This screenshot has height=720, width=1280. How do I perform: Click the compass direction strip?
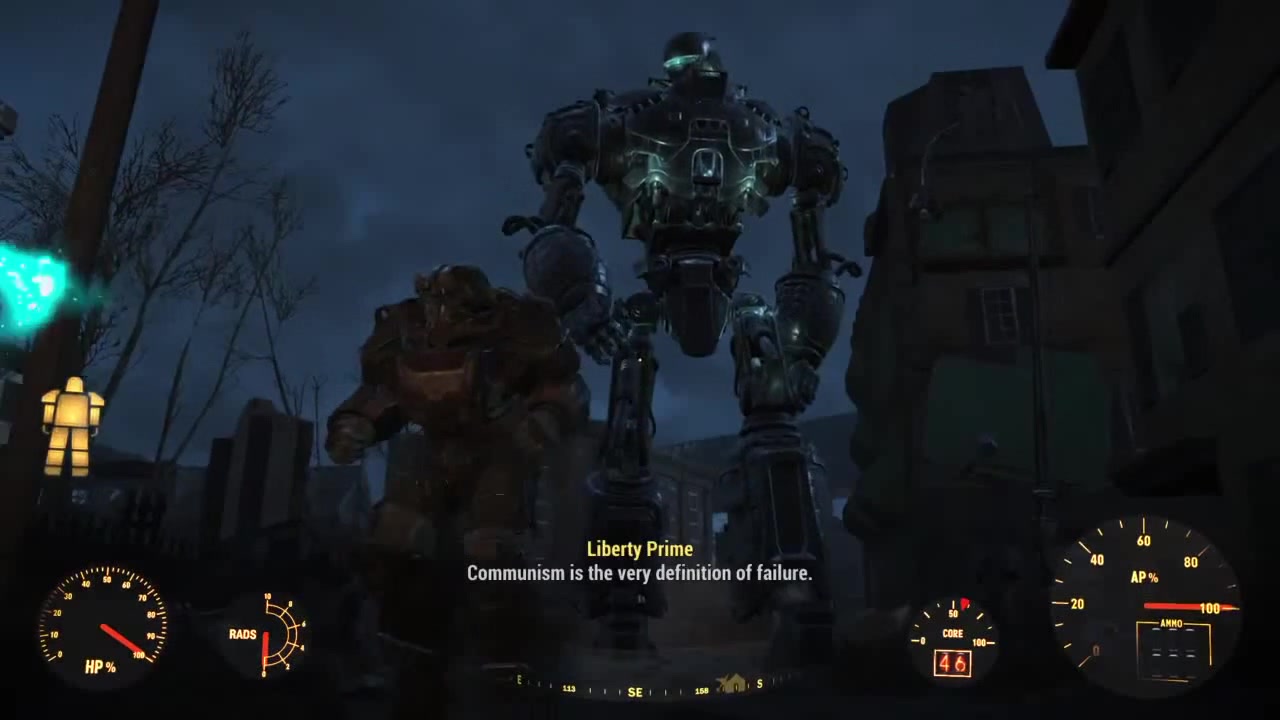point(640,689)
